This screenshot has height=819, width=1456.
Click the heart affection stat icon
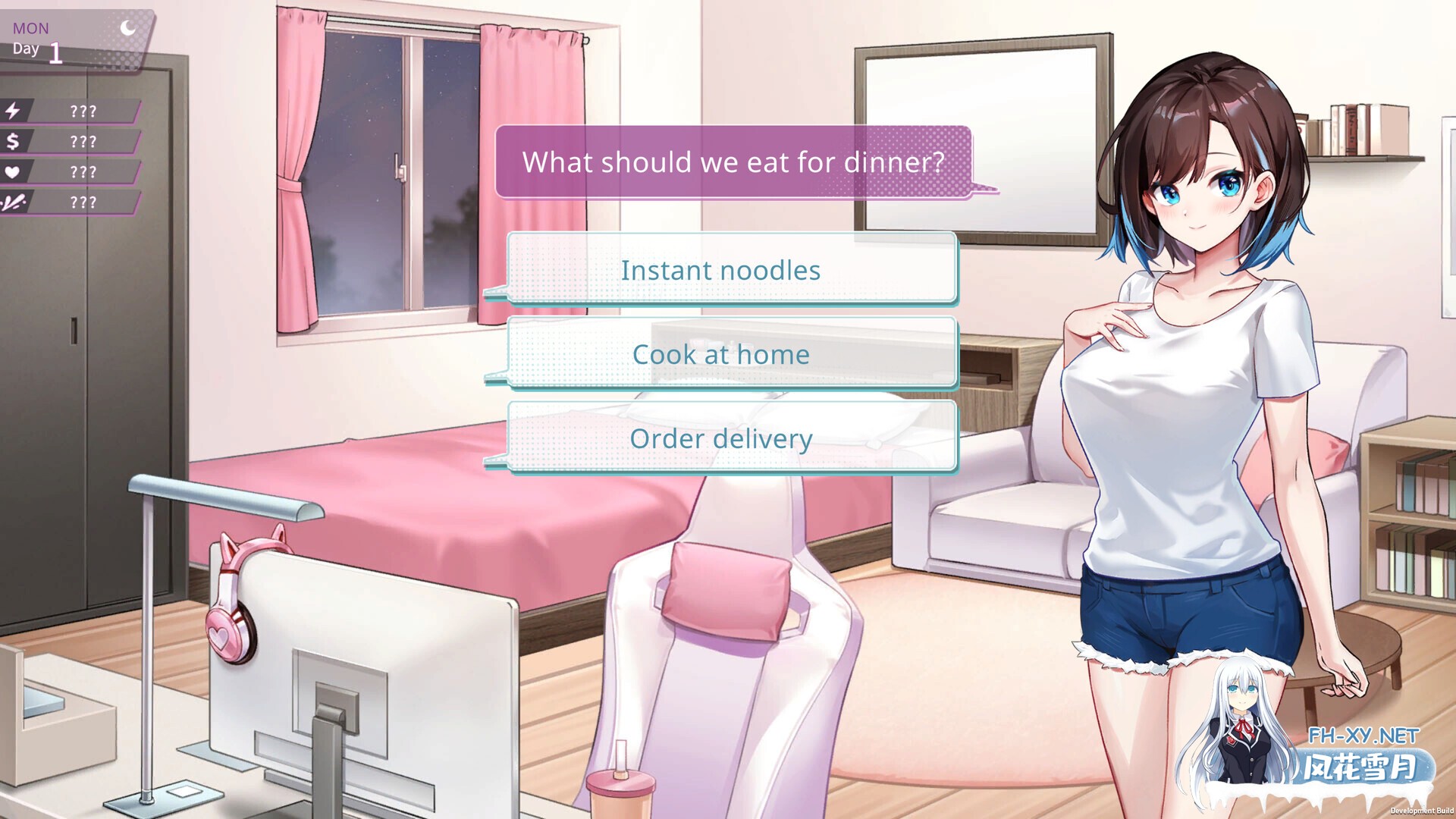point(15,172)
